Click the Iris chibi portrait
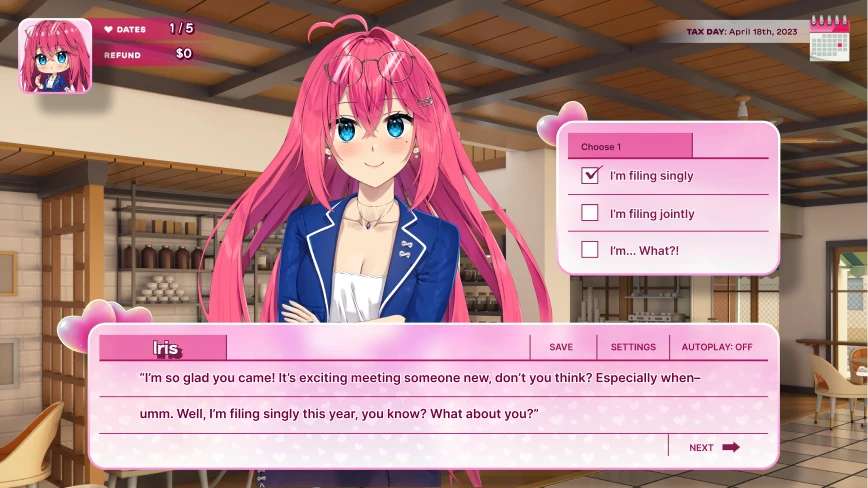 tap(55, 56)
